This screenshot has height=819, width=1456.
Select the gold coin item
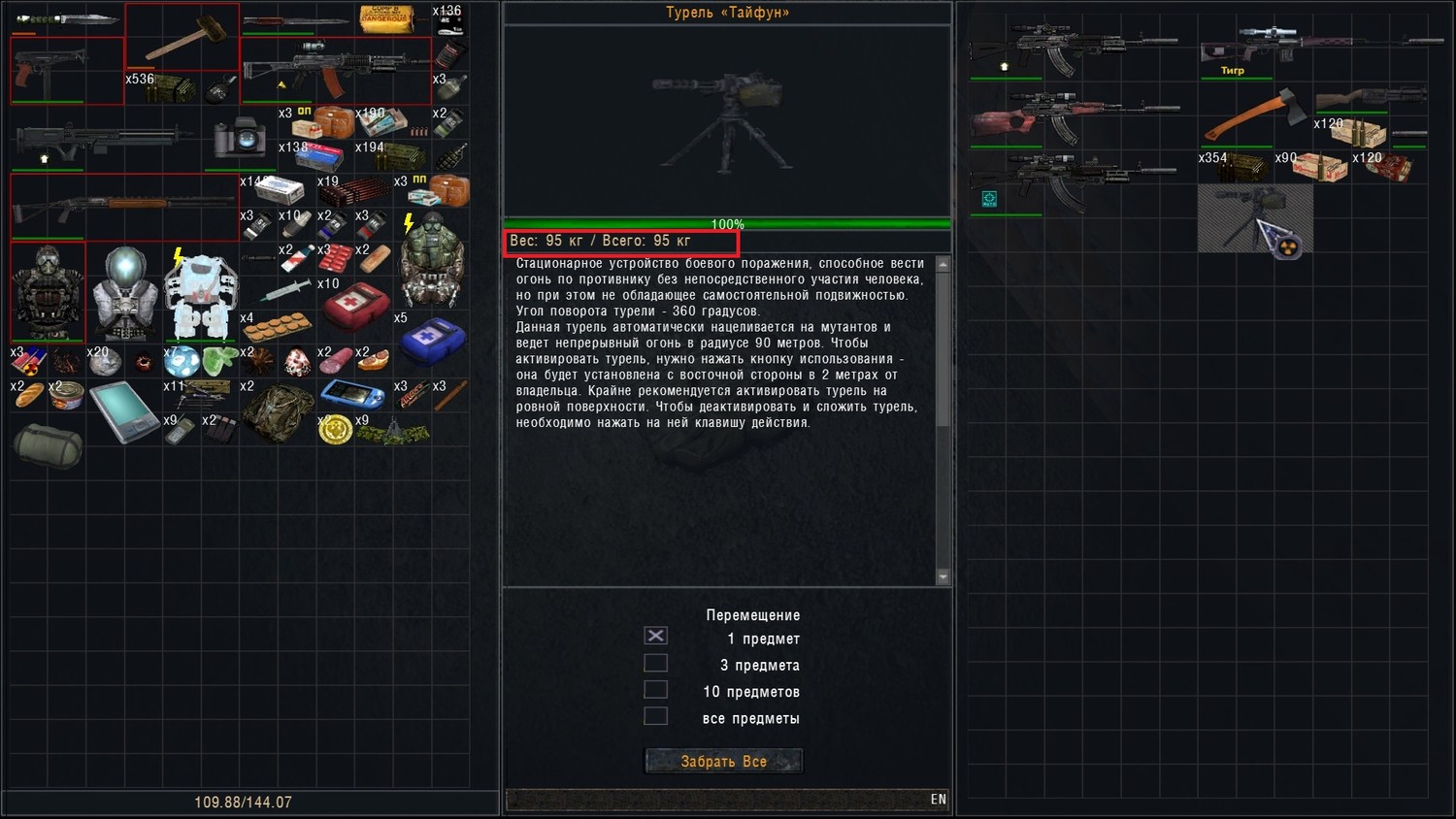click(335, 428)
